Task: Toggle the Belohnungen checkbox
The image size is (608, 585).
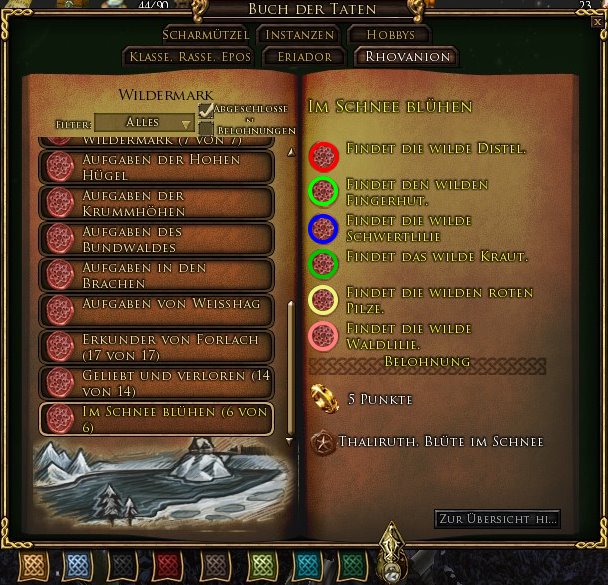Action: (x=206, y=129)
